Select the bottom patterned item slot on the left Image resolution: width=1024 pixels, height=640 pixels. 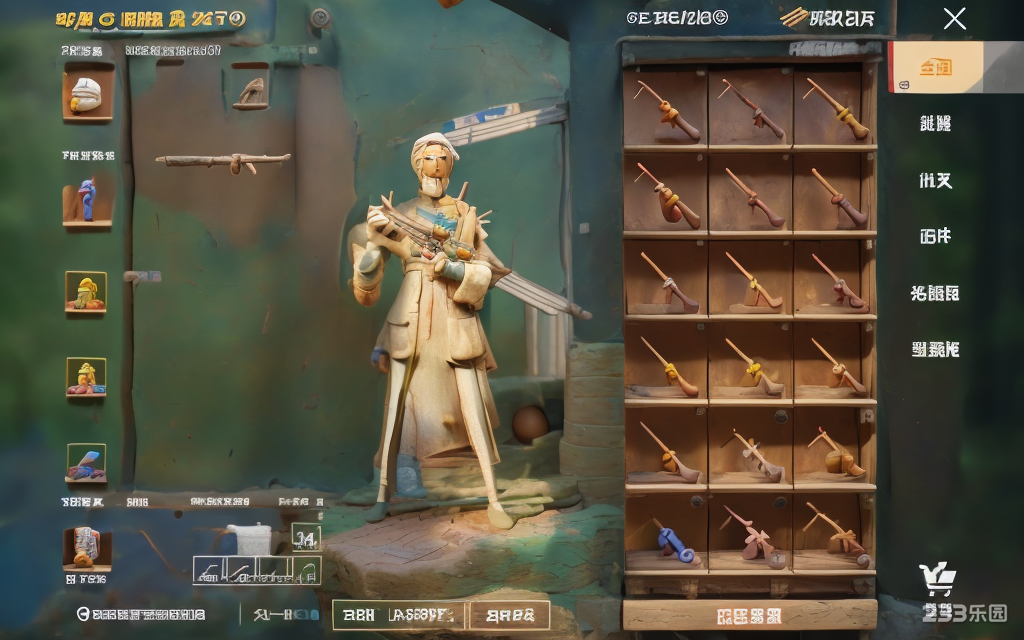[87, 548]
